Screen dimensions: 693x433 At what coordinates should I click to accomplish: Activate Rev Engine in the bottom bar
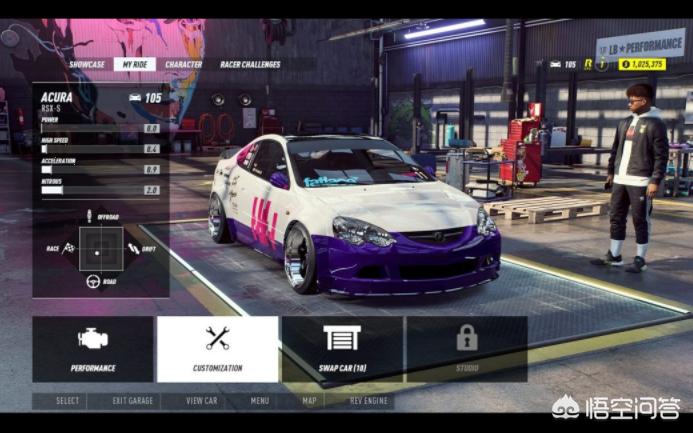tap(369, 401)
